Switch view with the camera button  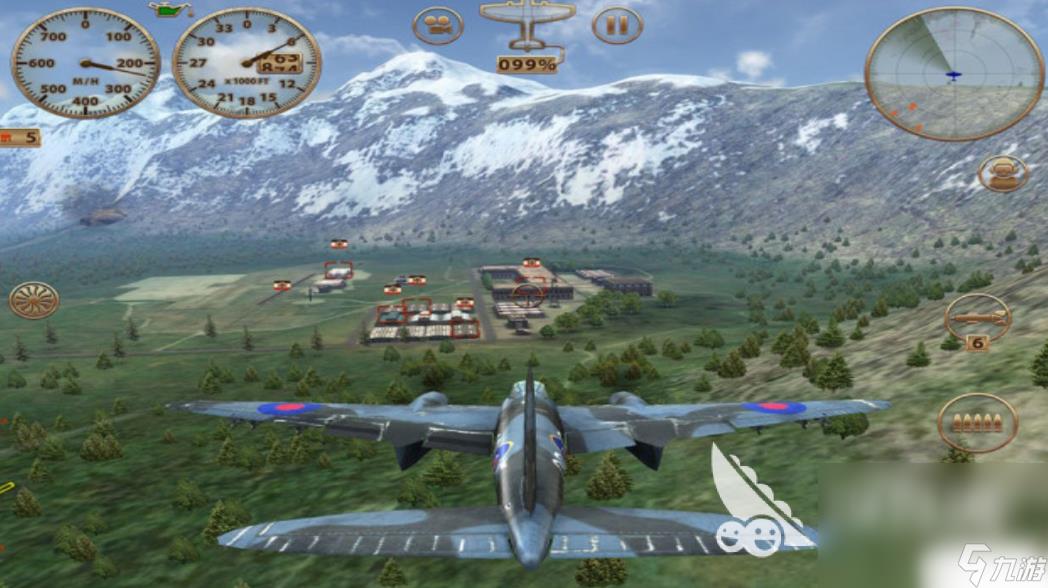pos(438,25)
